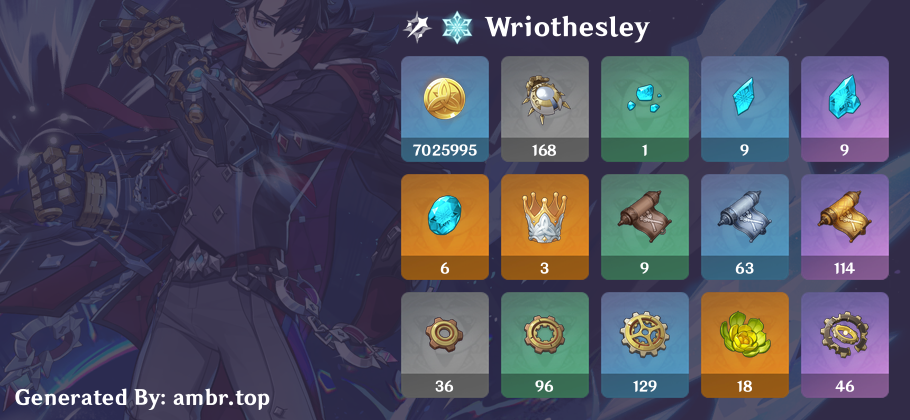Select the orange tile with blue gemstone
Screen dimensions: 910x420
click(444, 226)
